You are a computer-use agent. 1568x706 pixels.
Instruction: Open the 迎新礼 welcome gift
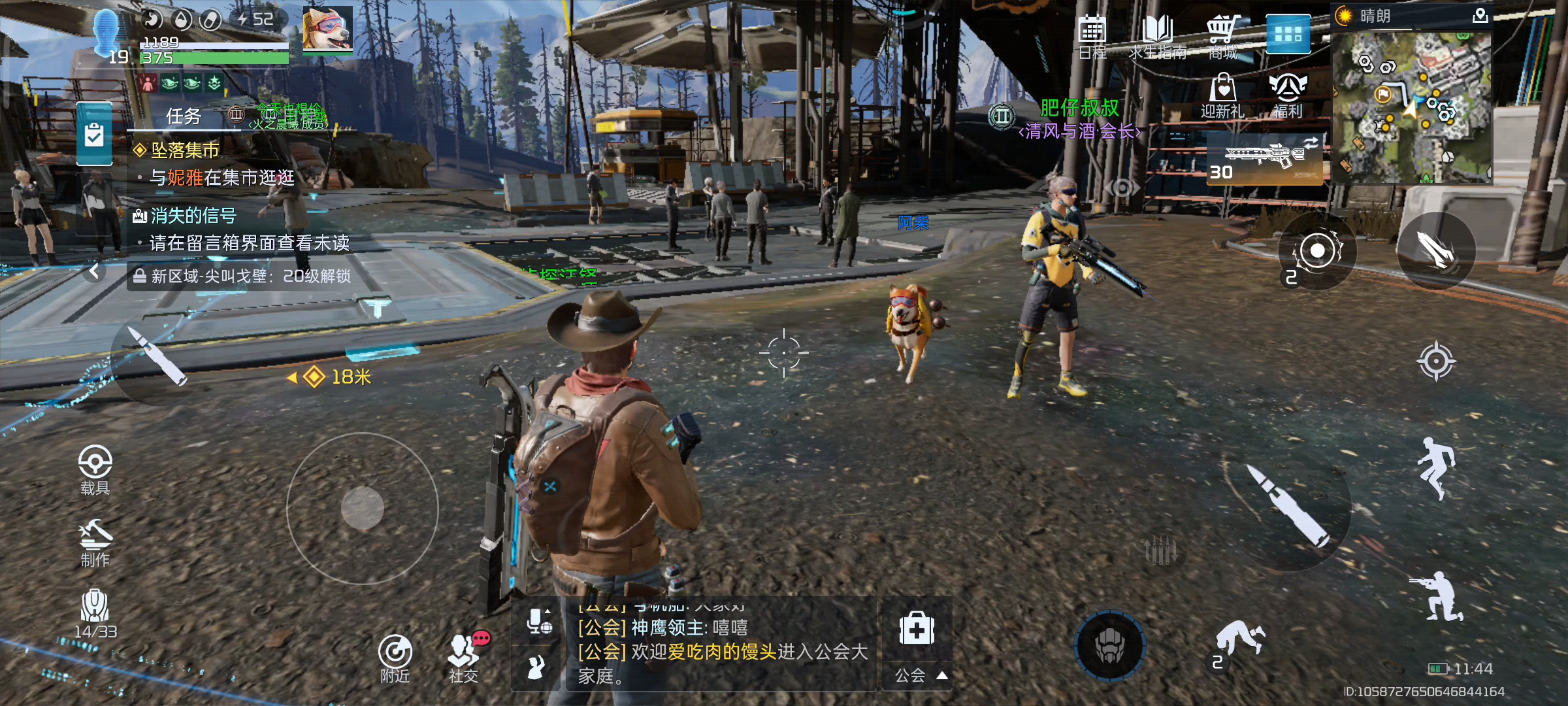[1222, 95]
